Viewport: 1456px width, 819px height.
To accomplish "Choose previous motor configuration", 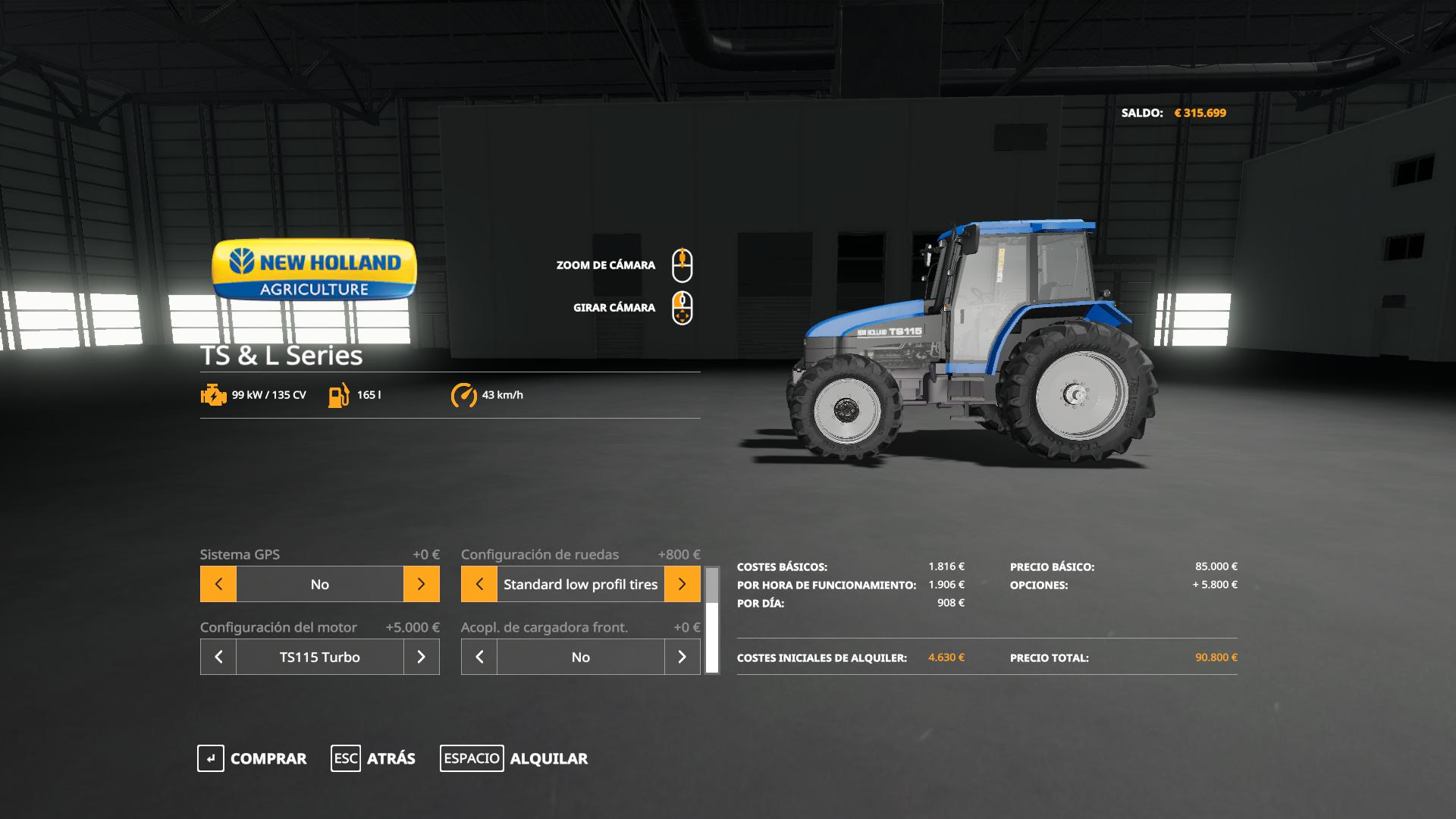I will coord(218,657).
